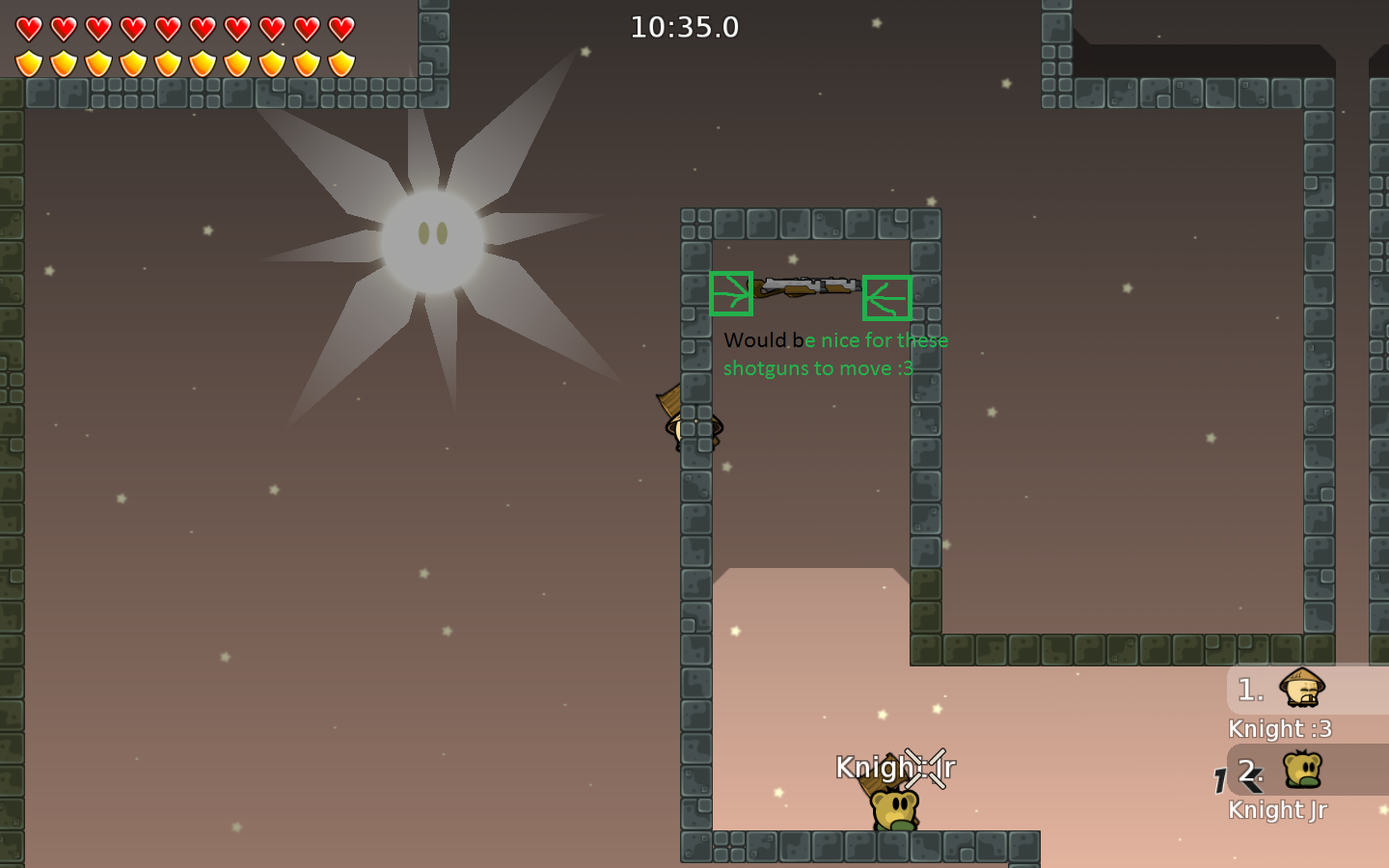The image size is (1389, 868).
Task: Select the Knight Jr character at the bottom
Action: pyautogui.click(x=892, y=805)
